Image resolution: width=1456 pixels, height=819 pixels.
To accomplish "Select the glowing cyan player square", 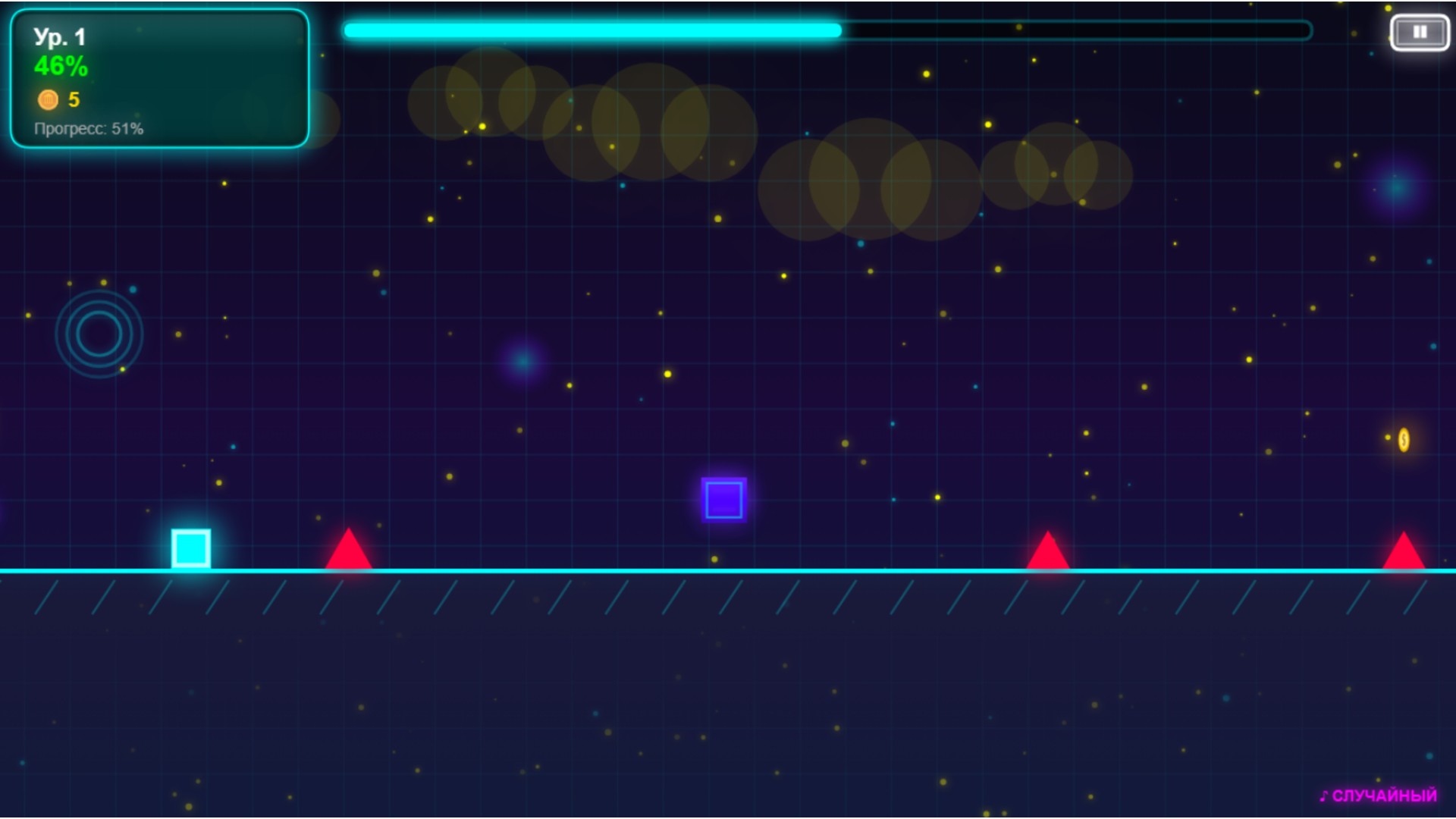I will (190, 550).
